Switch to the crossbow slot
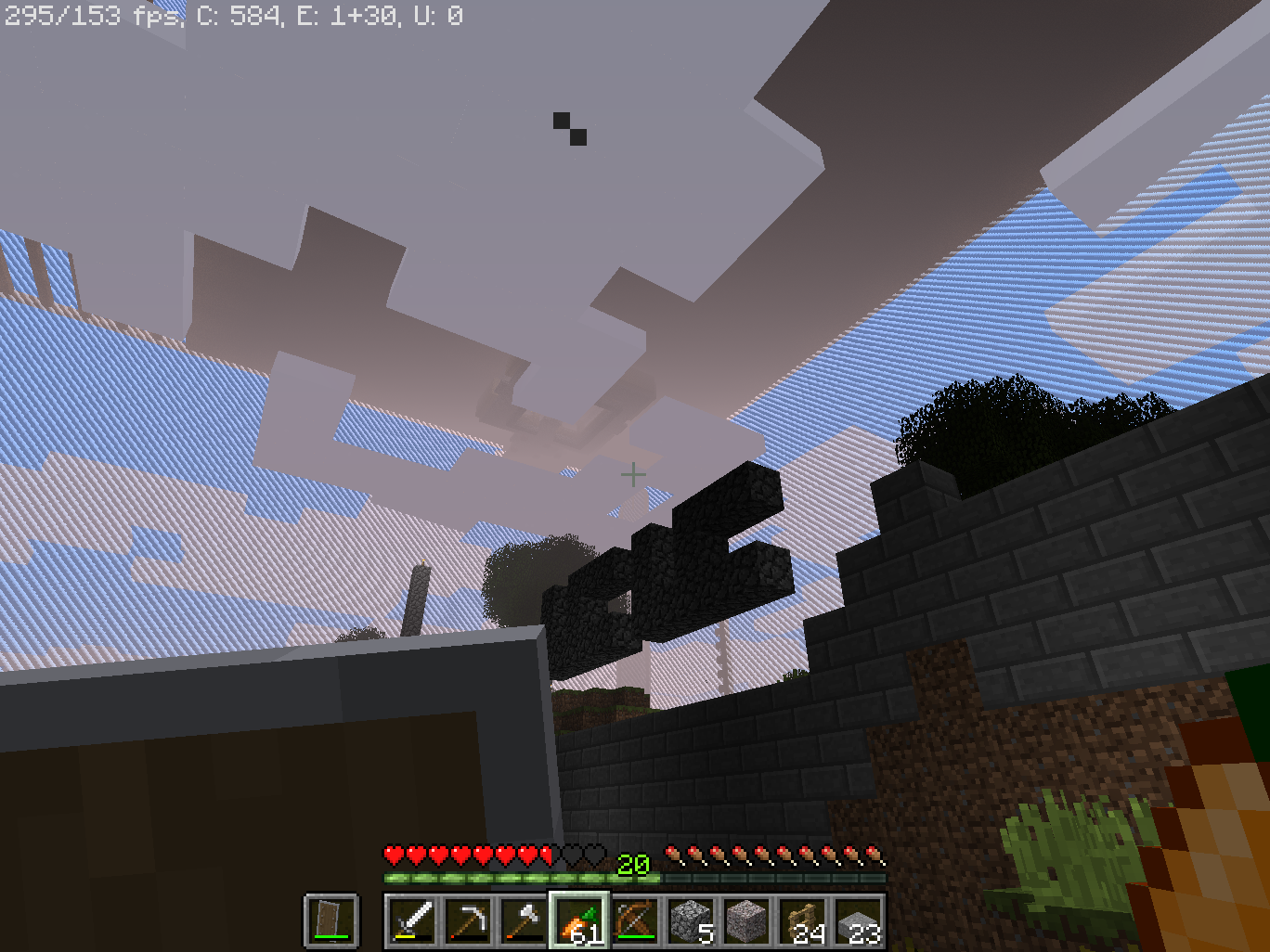The image size is (1270, 952). [x=636, y=921]
